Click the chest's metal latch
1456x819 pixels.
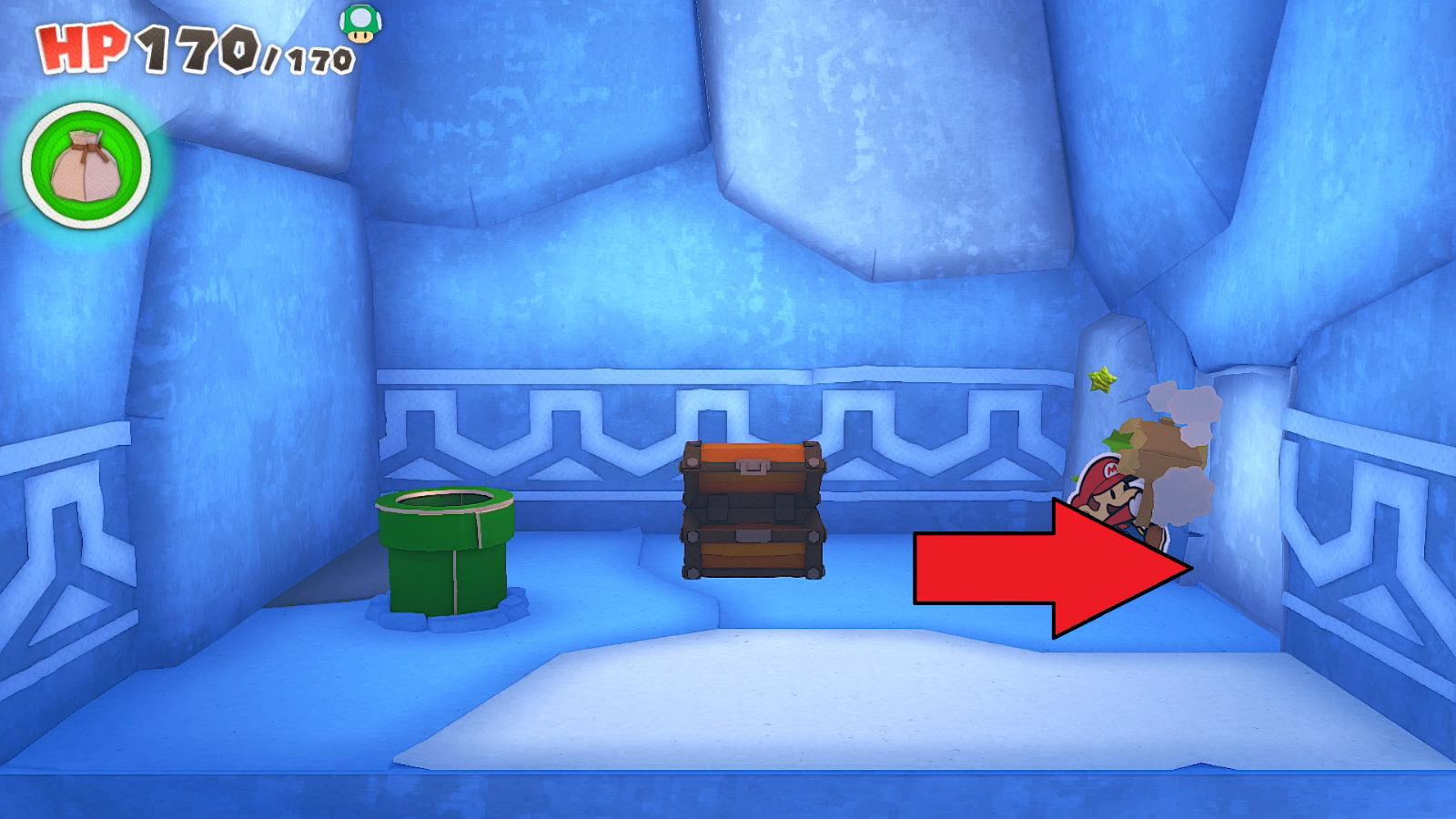click(x=751, y=466)
